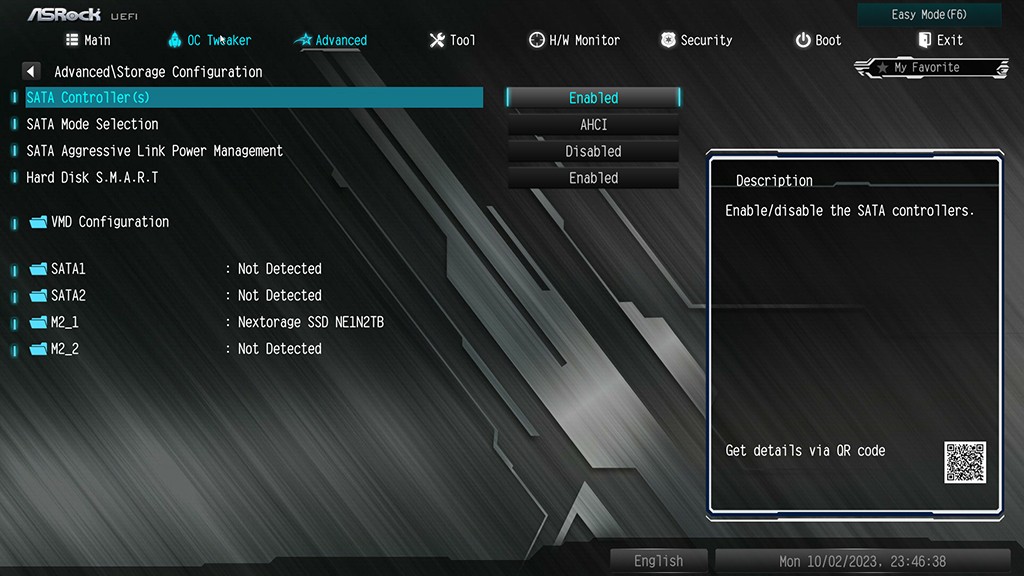Viewport: 1024px width, 576px height.
Task: Switch to the Security tab
Action: pyautogui.click(x=696, y=40)
